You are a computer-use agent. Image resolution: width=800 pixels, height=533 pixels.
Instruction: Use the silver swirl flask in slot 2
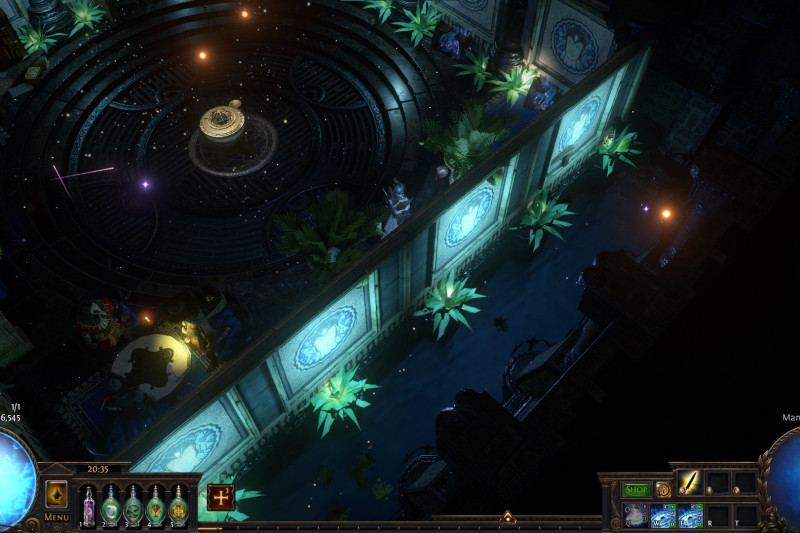click(110, 503)
